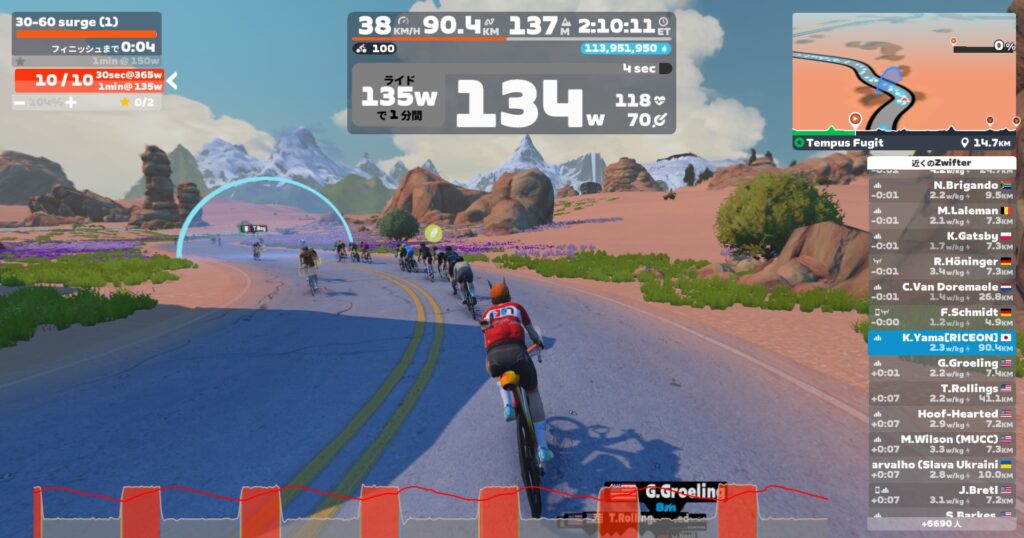Pick R.Höninger in the rider list
Screen dimensions: 1024x538
pos(941,266)
